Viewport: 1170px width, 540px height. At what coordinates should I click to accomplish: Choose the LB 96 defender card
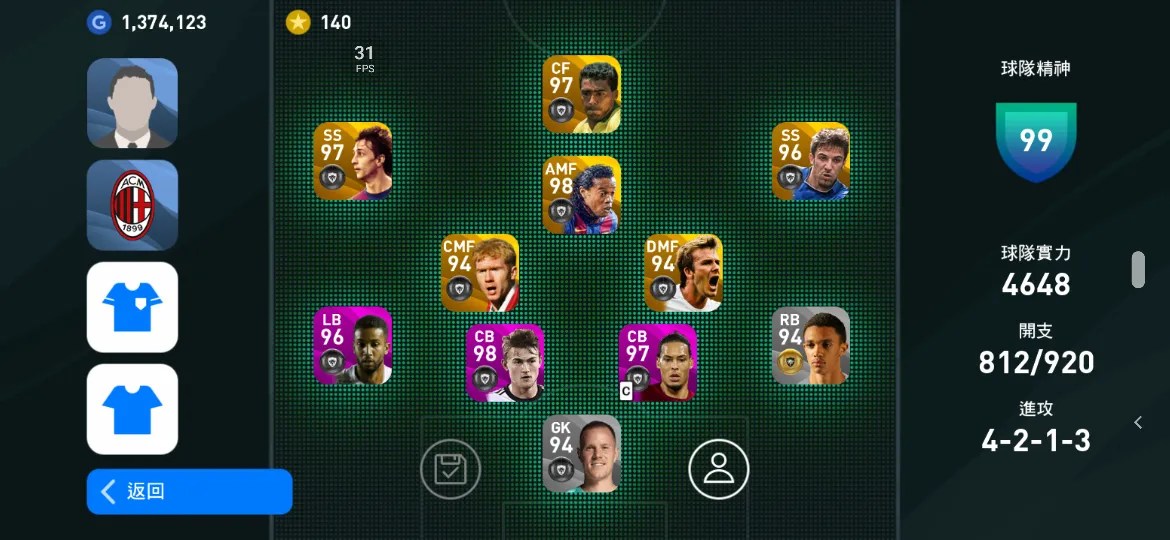(x=353, y=346)
